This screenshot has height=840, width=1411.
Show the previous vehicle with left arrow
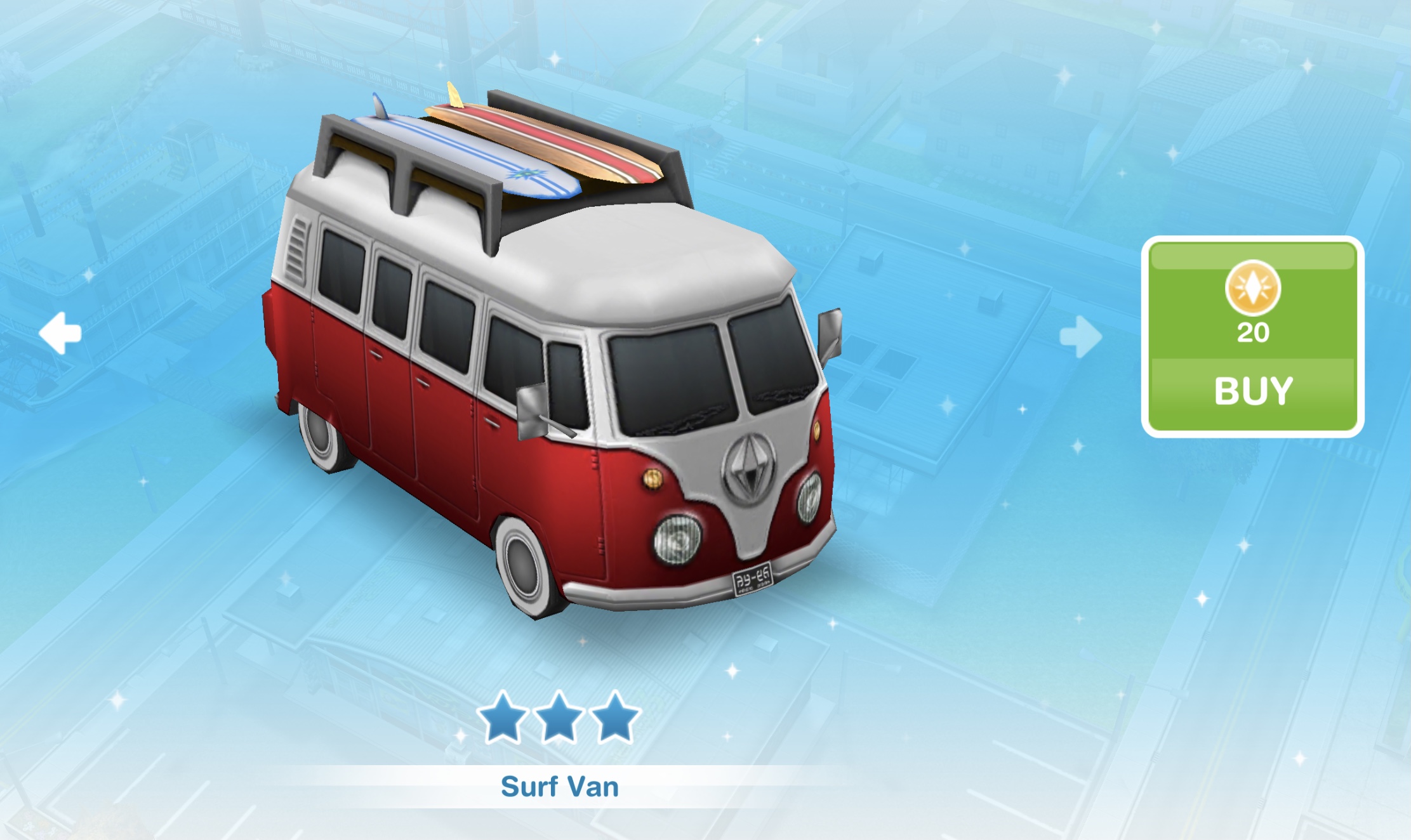click(x=60, y=332)
